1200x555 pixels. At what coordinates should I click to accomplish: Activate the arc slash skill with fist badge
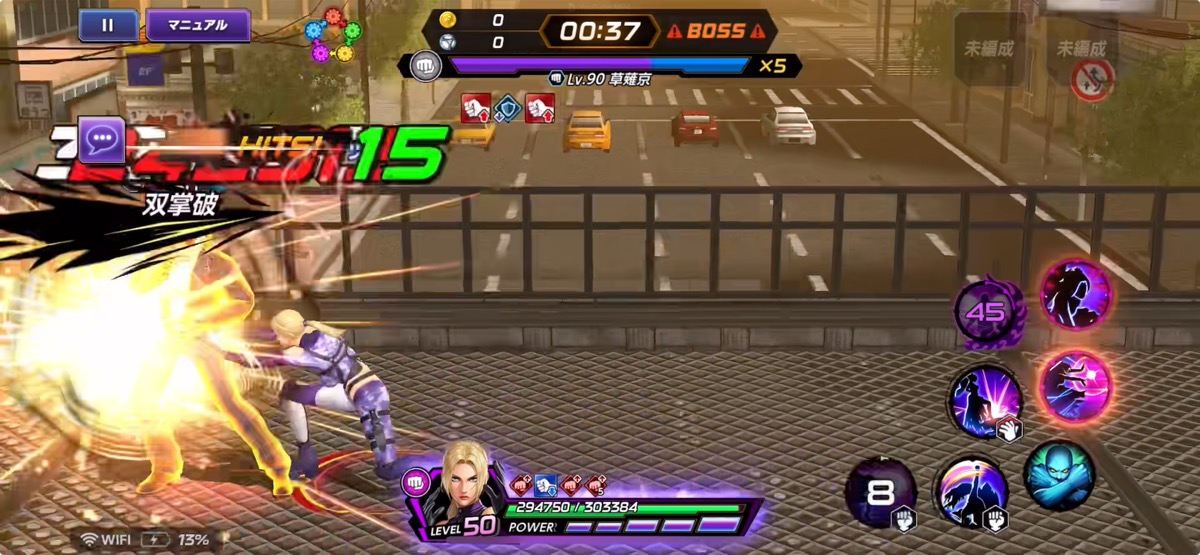(970, 492)
